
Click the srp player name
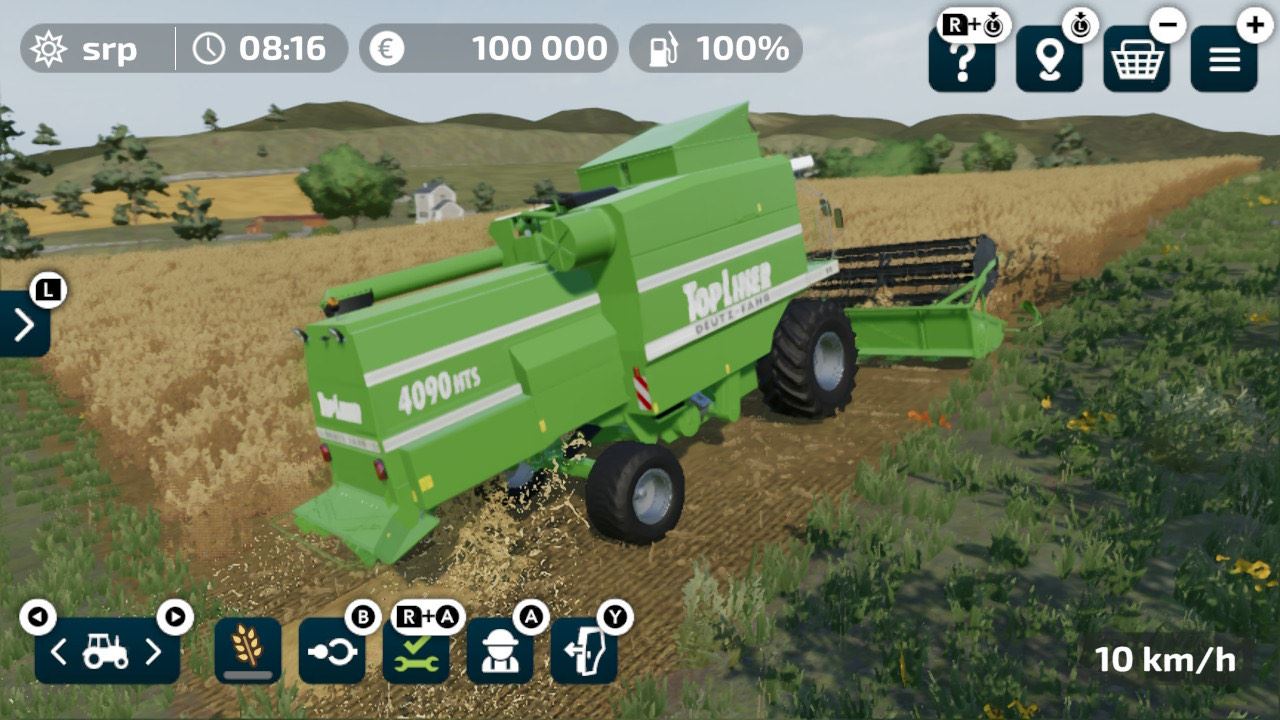tap(107, 48)
